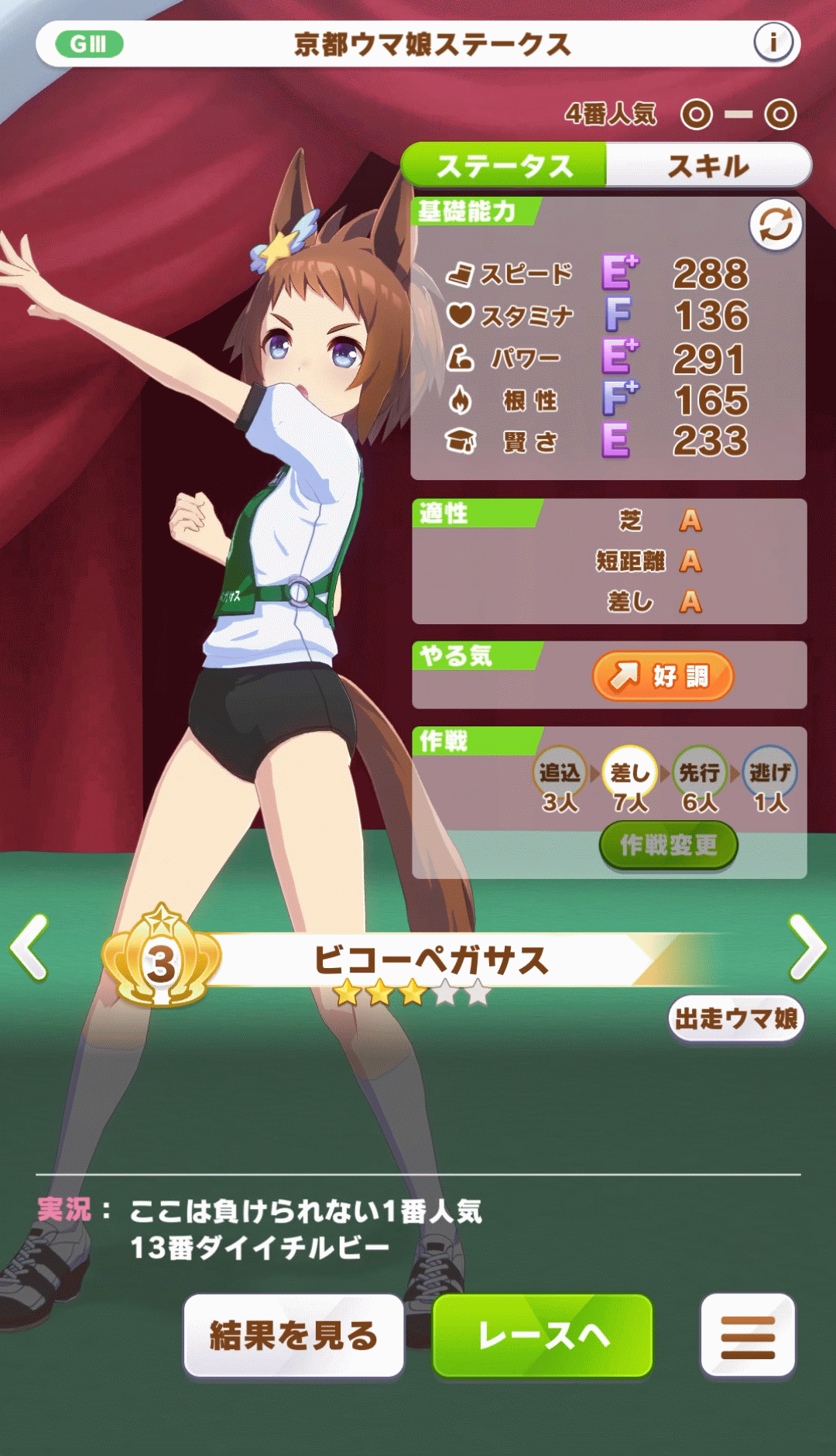836x1456 pixels.
Task: Switch to the スキル tab
Action: (708, 165)
